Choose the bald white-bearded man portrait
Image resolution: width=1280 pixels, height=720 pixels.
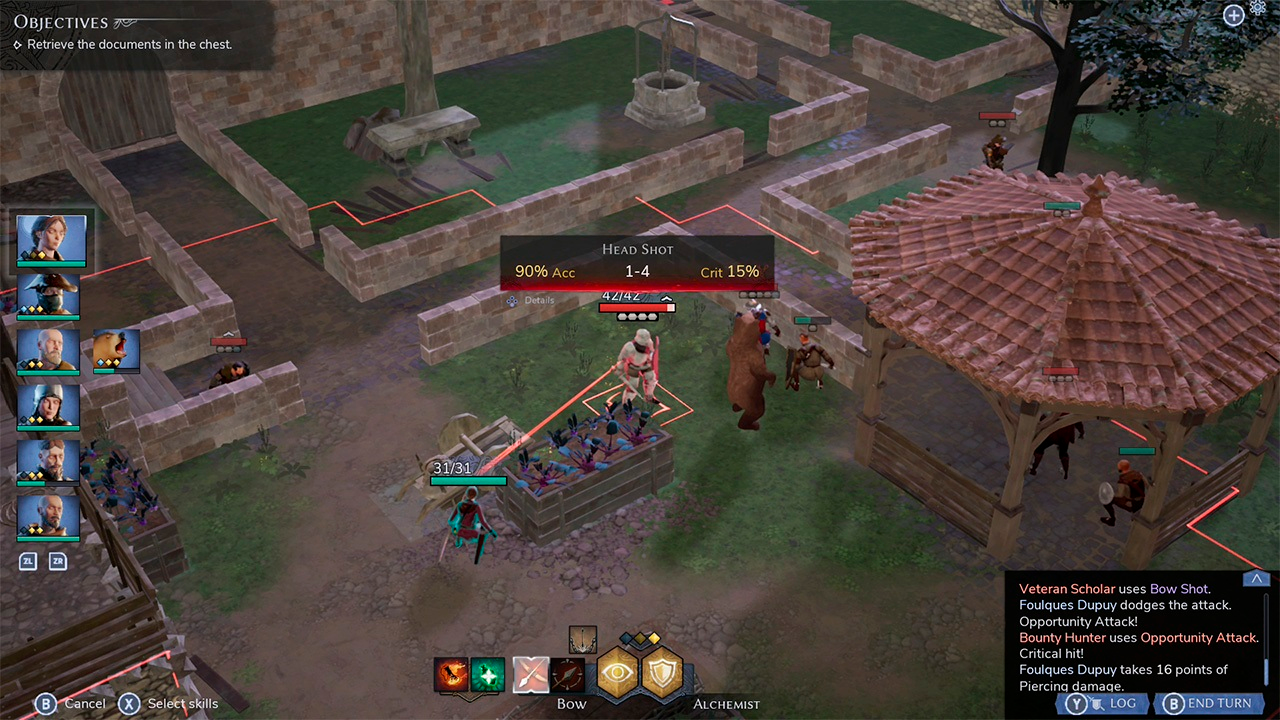[48, 349]
